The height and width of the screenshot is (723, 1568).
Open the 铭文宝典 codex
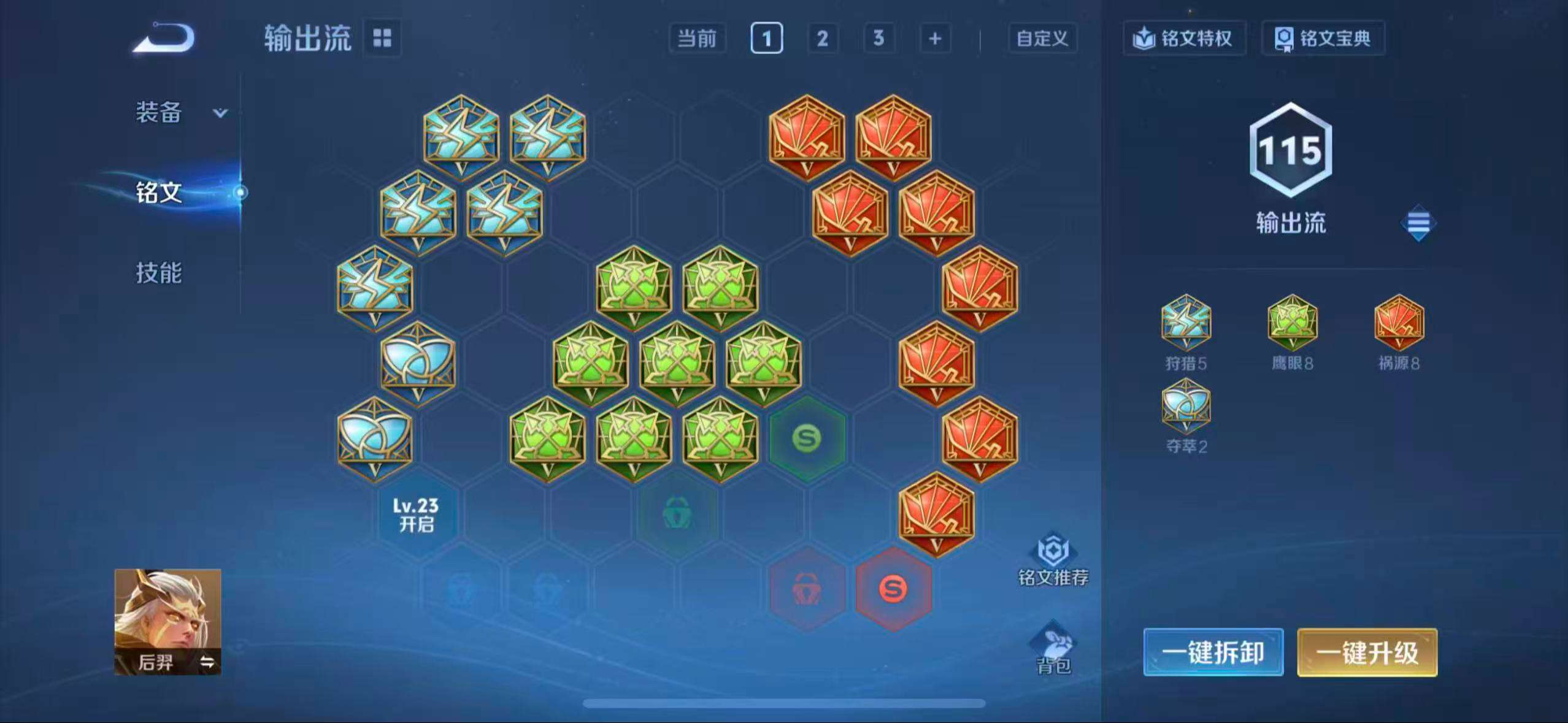[x=1323, y=39]
